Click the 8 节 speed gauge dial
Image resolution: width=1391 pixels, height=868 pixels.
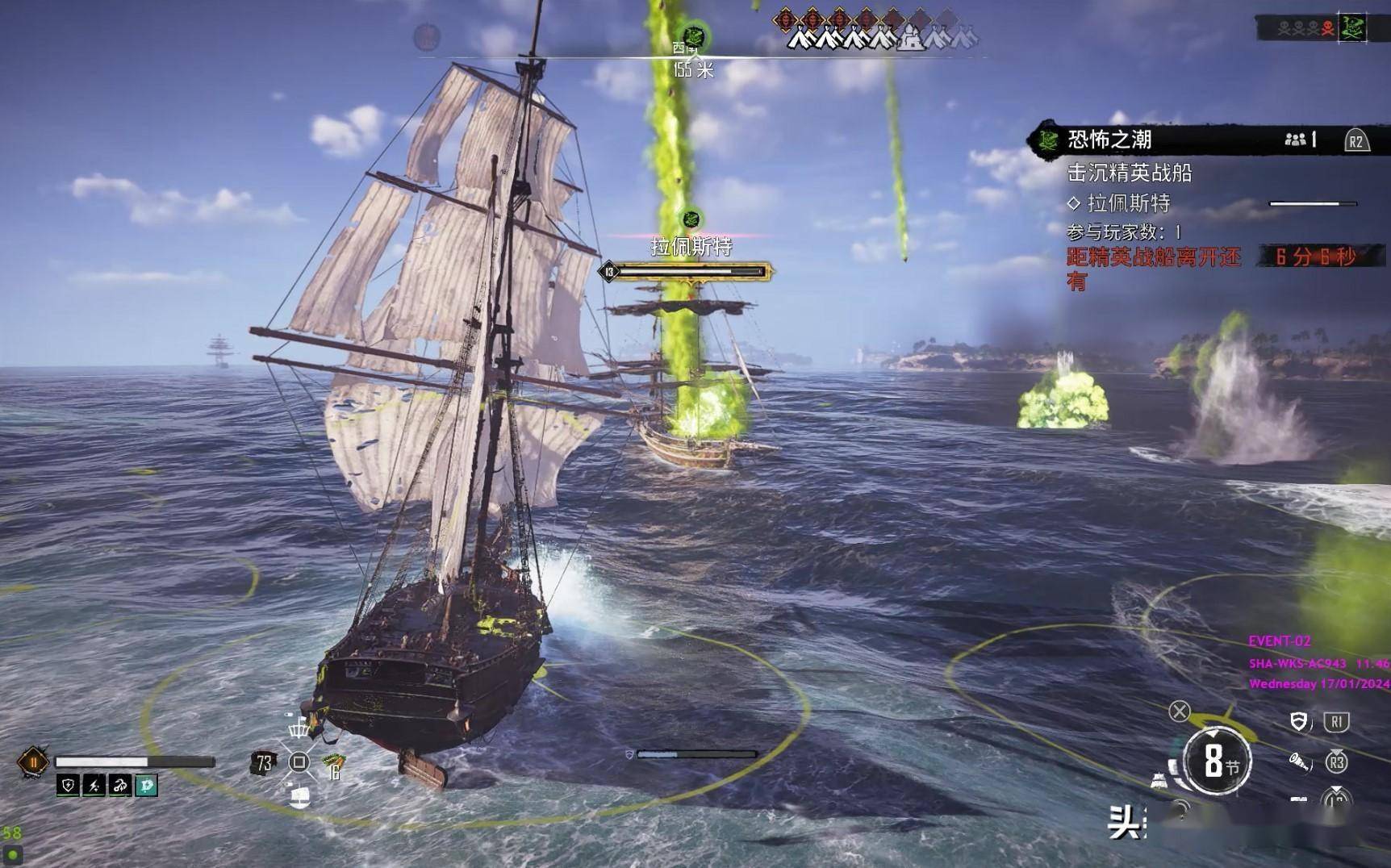point(1217,761)
